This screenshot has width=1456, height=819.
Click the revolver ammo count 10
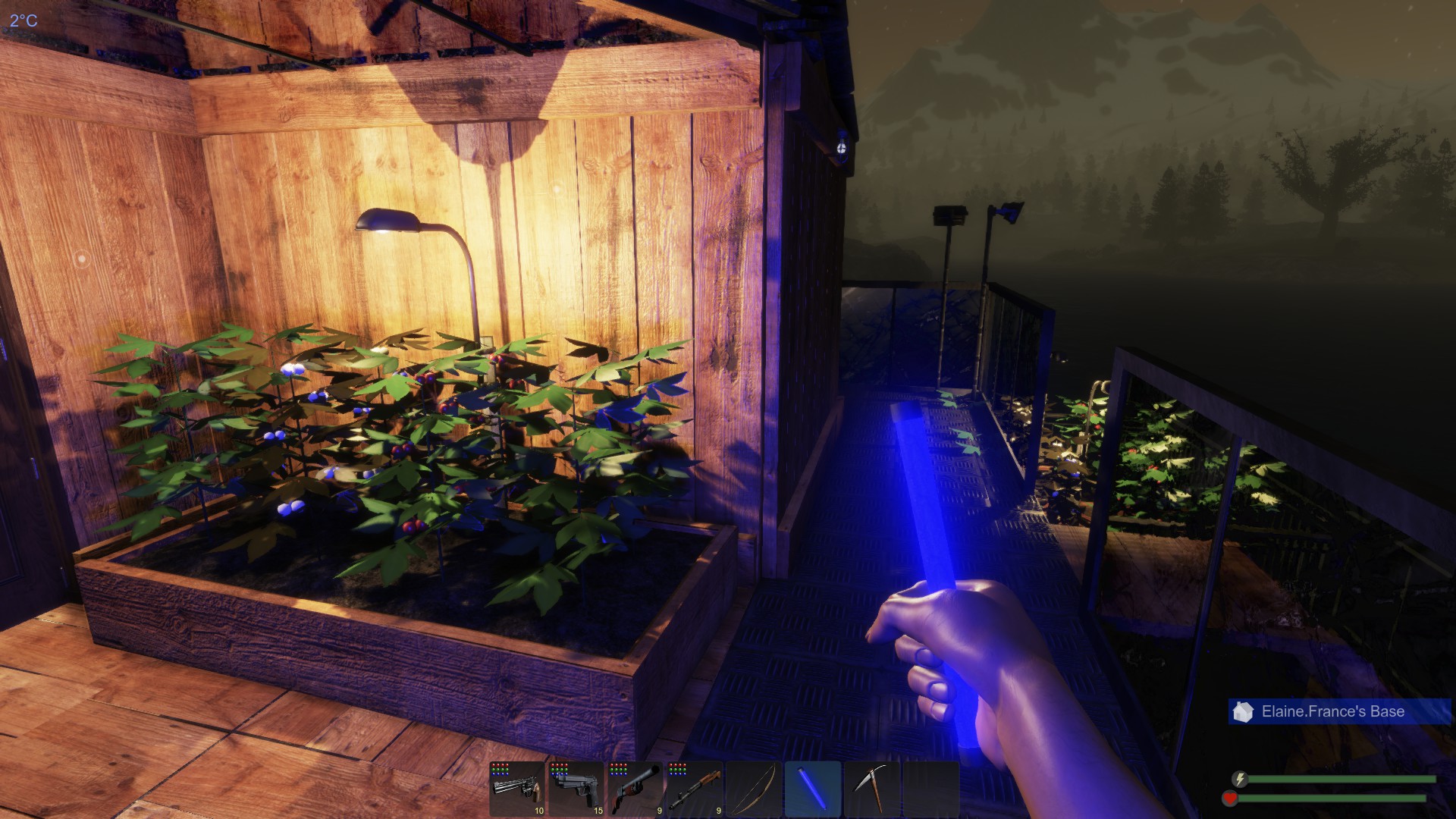click(538, 811)
